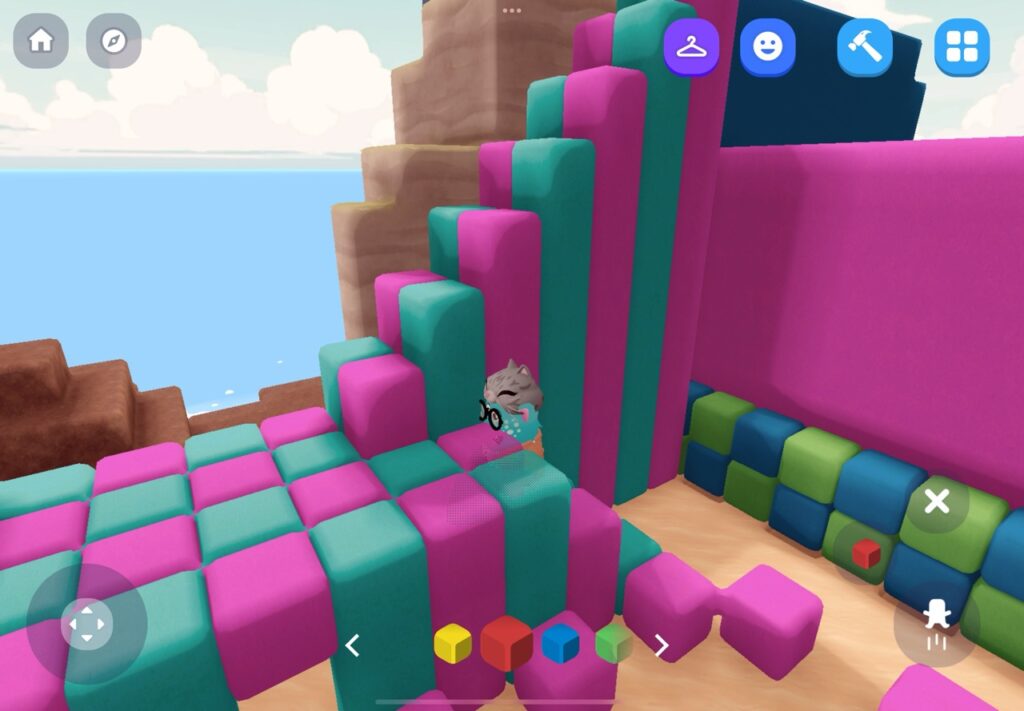This screenshot has width=1024, height=711.
Task: Open the clothes hanger wardrobe menu
Action: point(691,47)
